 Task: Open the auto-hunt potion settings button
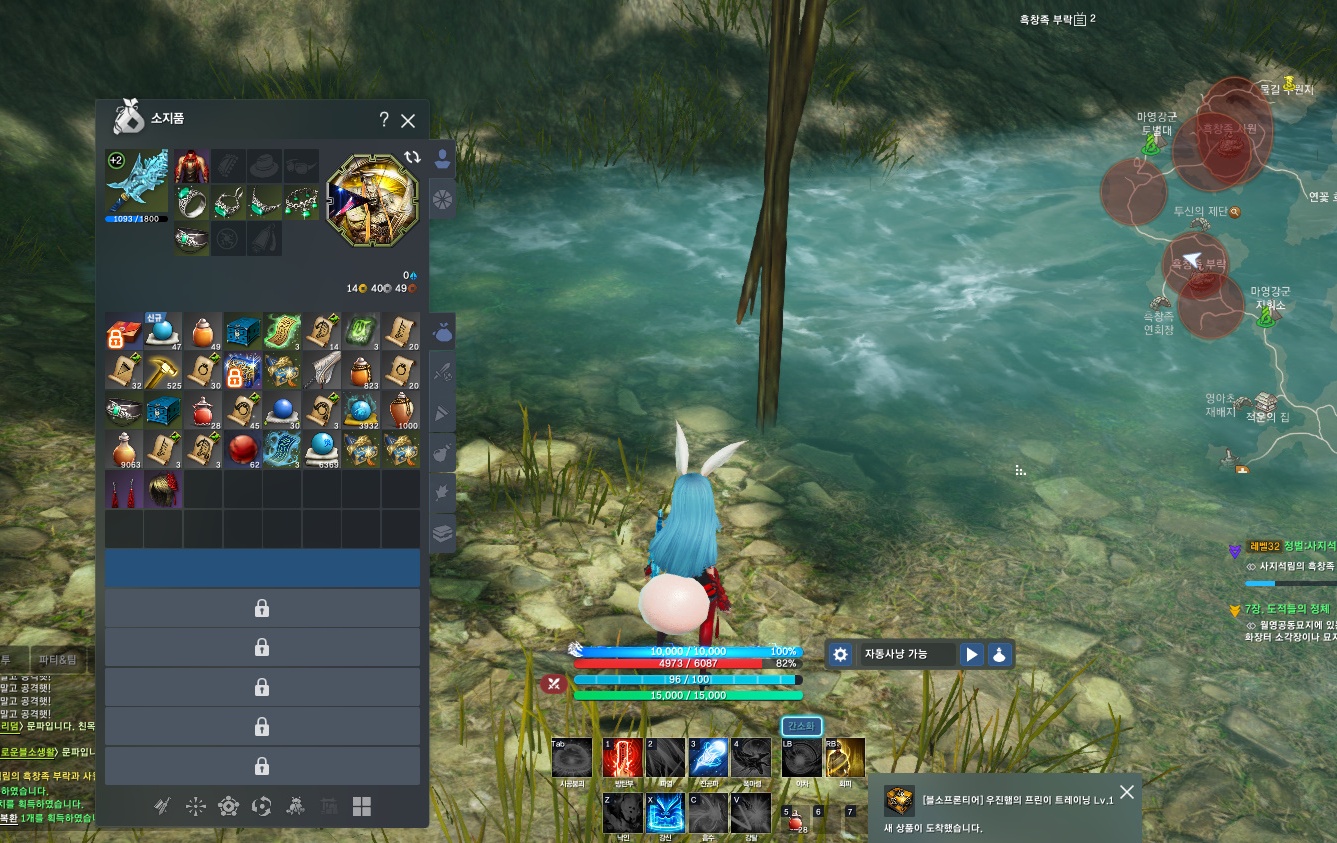(x=999, y=654)
